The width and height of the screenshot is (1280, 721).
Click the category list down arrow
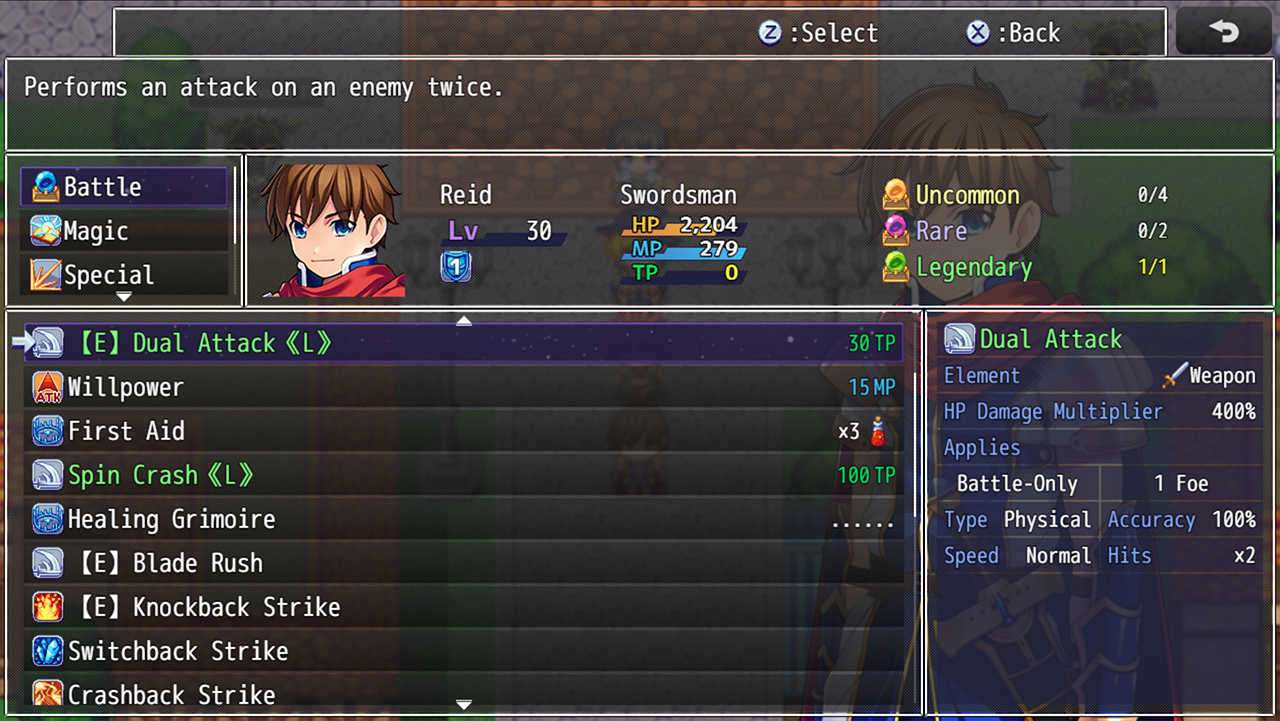[124, 297]
